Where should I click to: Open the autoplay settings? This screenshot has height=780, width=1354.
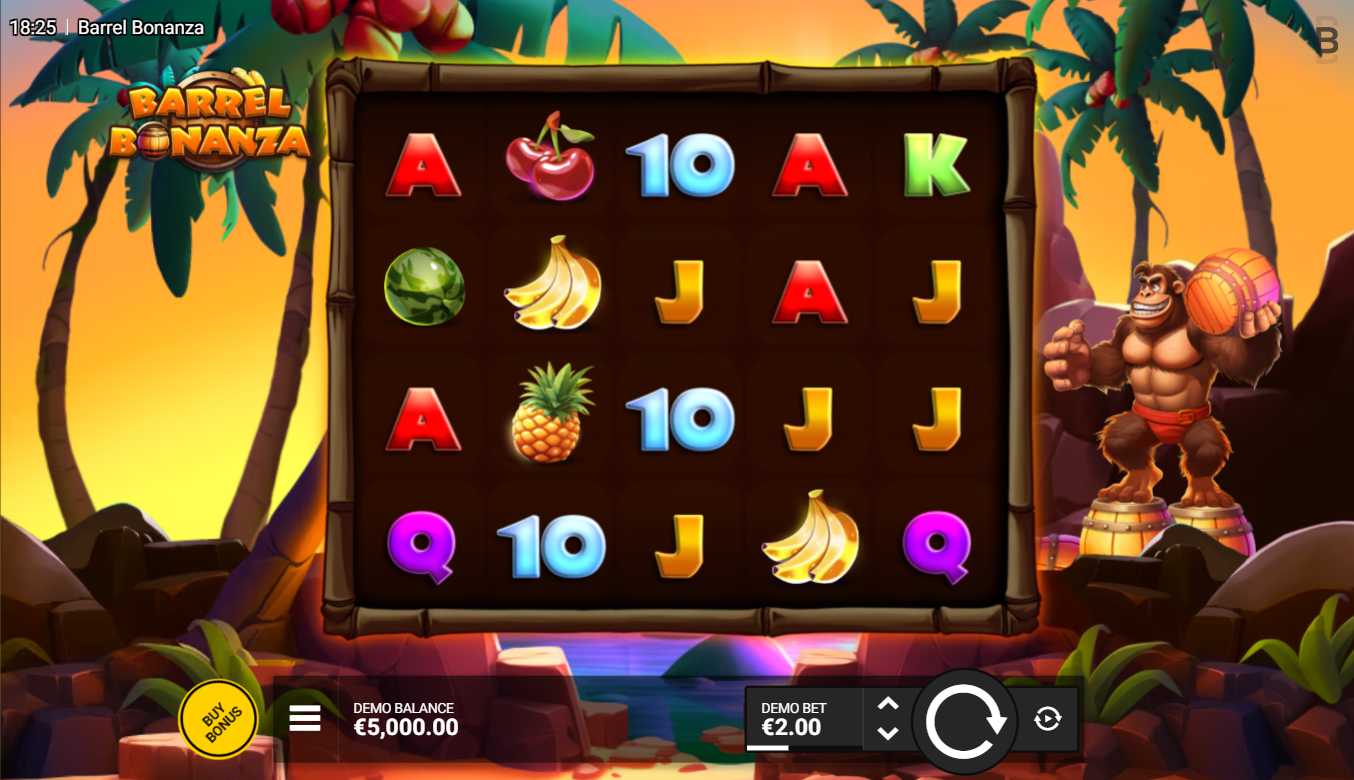[1047, 718]
